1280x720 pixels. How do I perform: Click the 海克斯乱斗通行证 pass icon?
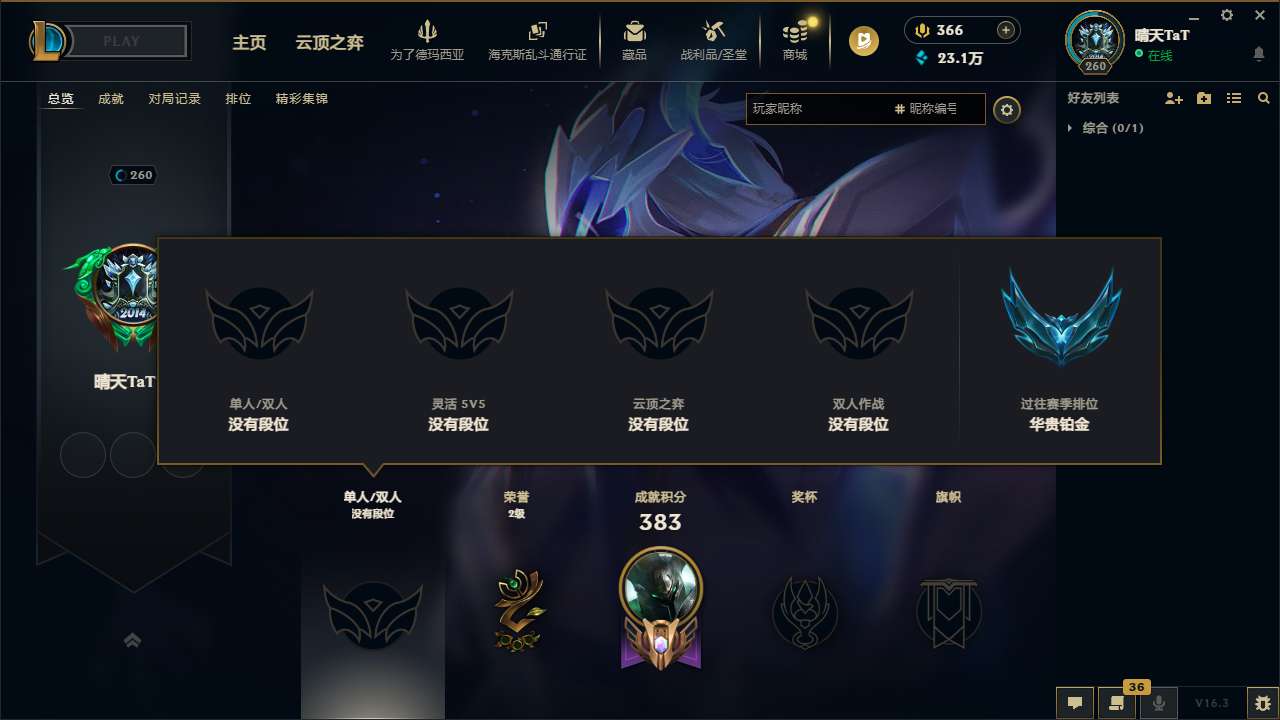[538, 40]
